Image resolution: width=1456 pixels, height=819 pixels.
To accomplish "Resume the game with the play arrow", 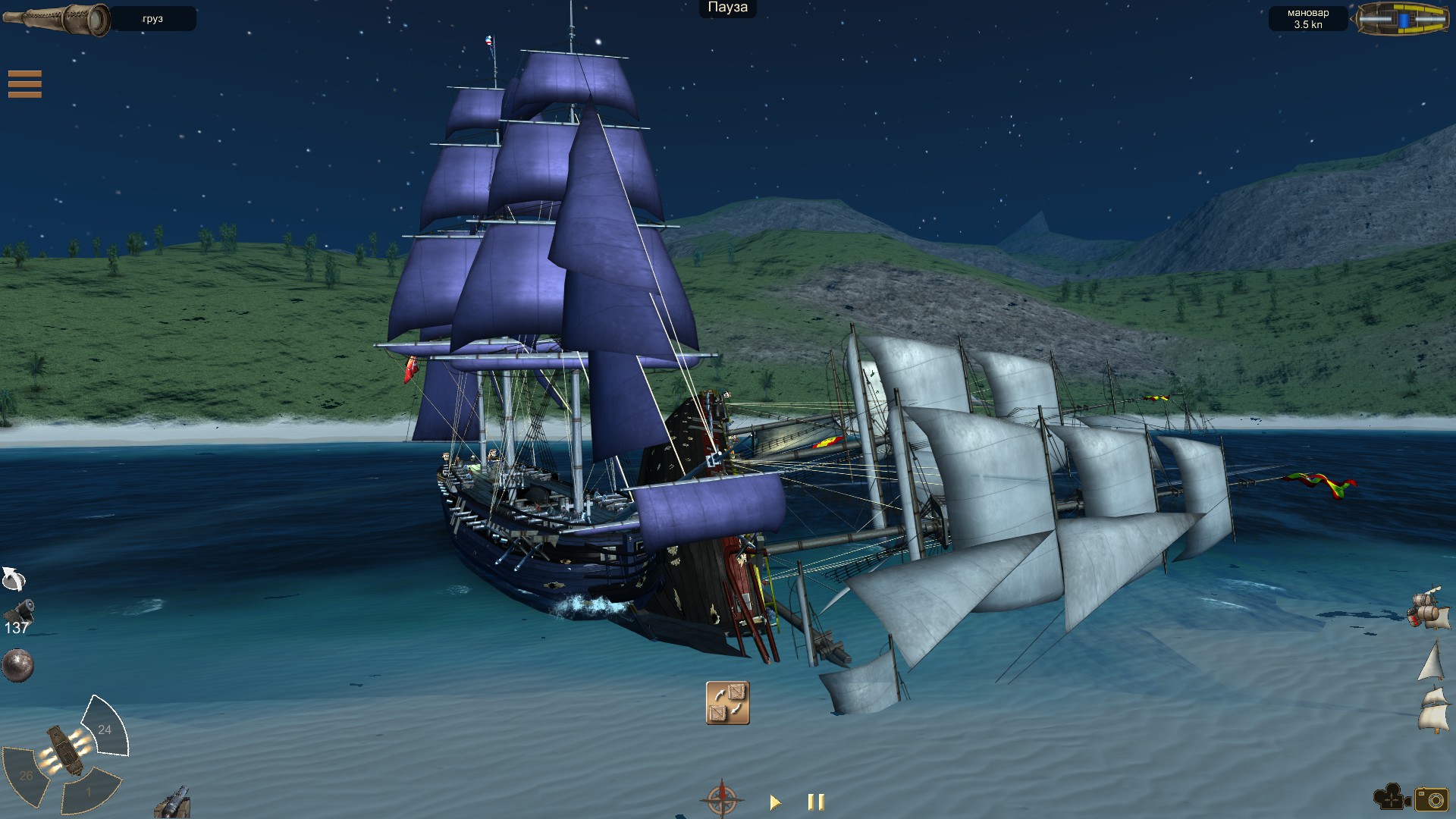I will (775, 800).
